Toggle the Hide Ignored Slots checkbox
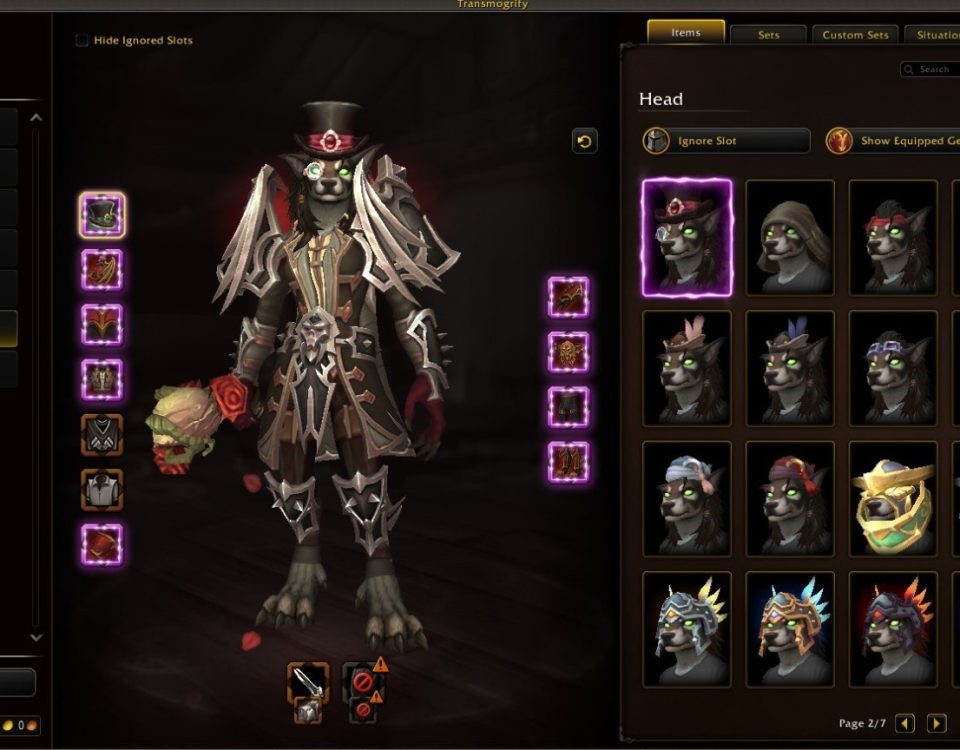Screen dimensions: 960x750 (82, 41)
